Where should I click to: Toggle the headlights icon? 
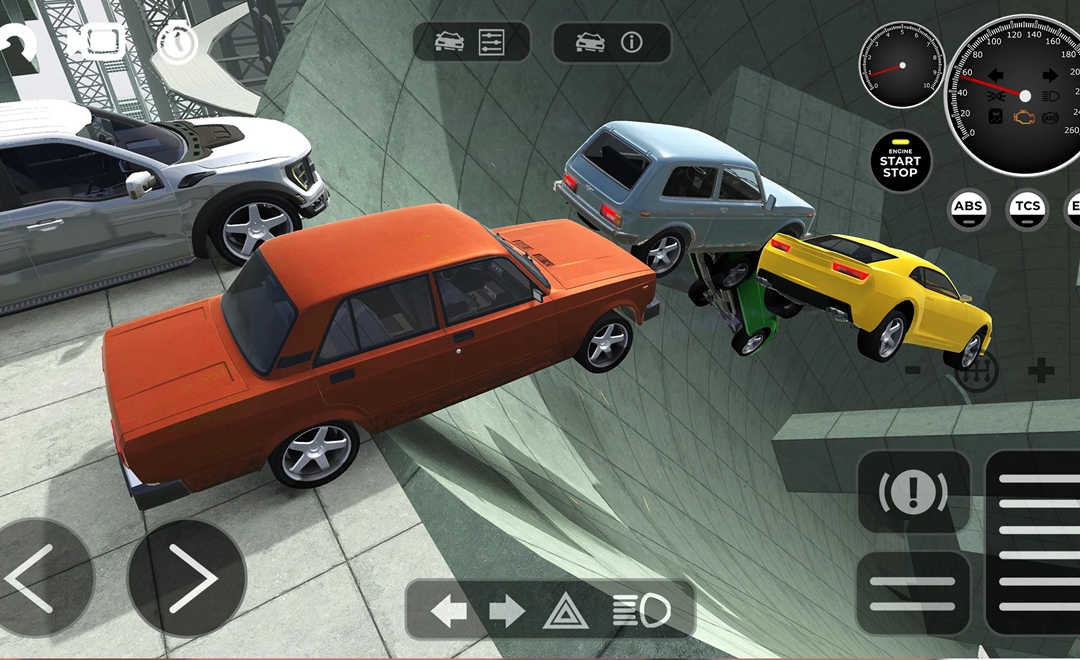(640, 610)
